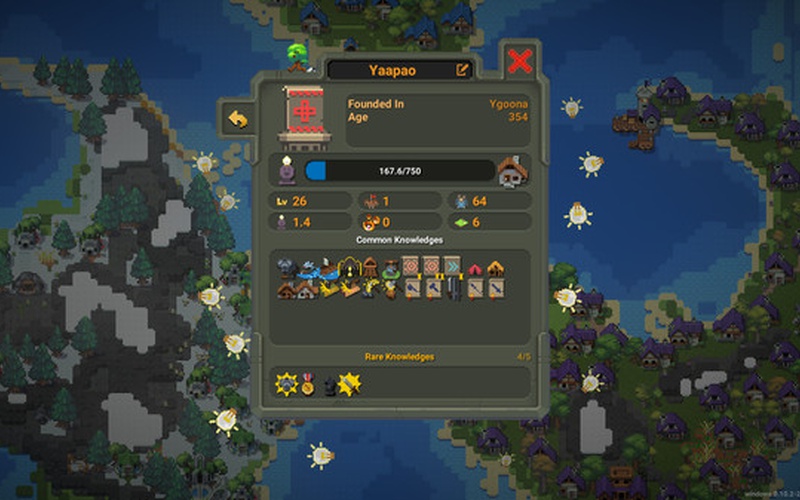Image resolution: width=800 pixels, height=500 pixels.
Task: Select the double-arrow scroll knowledge
Action: [x=452, y=267]
